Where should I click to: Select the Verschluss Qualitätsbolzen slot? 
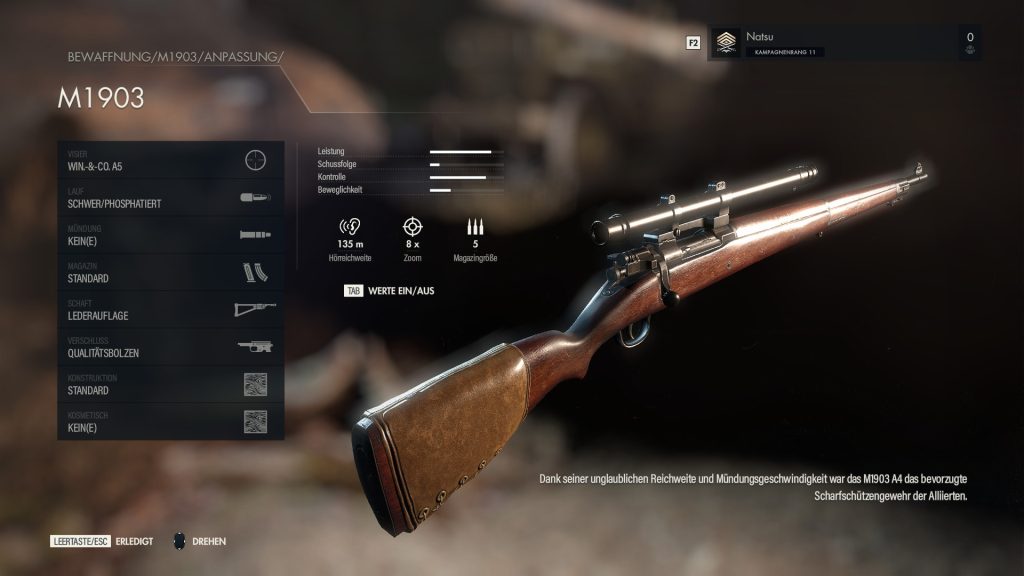point(170,347)
